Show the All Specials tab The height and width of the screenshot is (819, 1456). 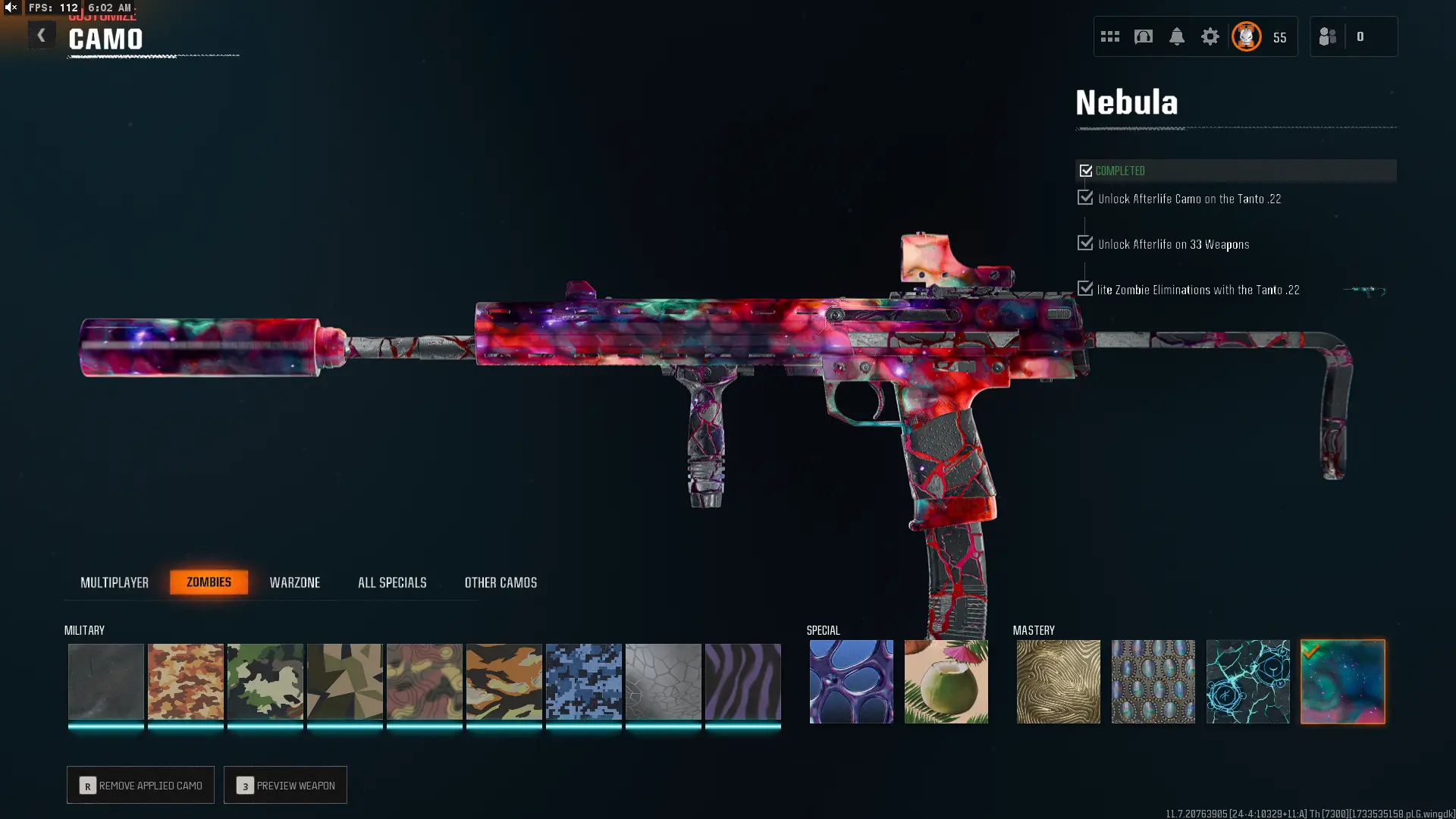point(392,582)
